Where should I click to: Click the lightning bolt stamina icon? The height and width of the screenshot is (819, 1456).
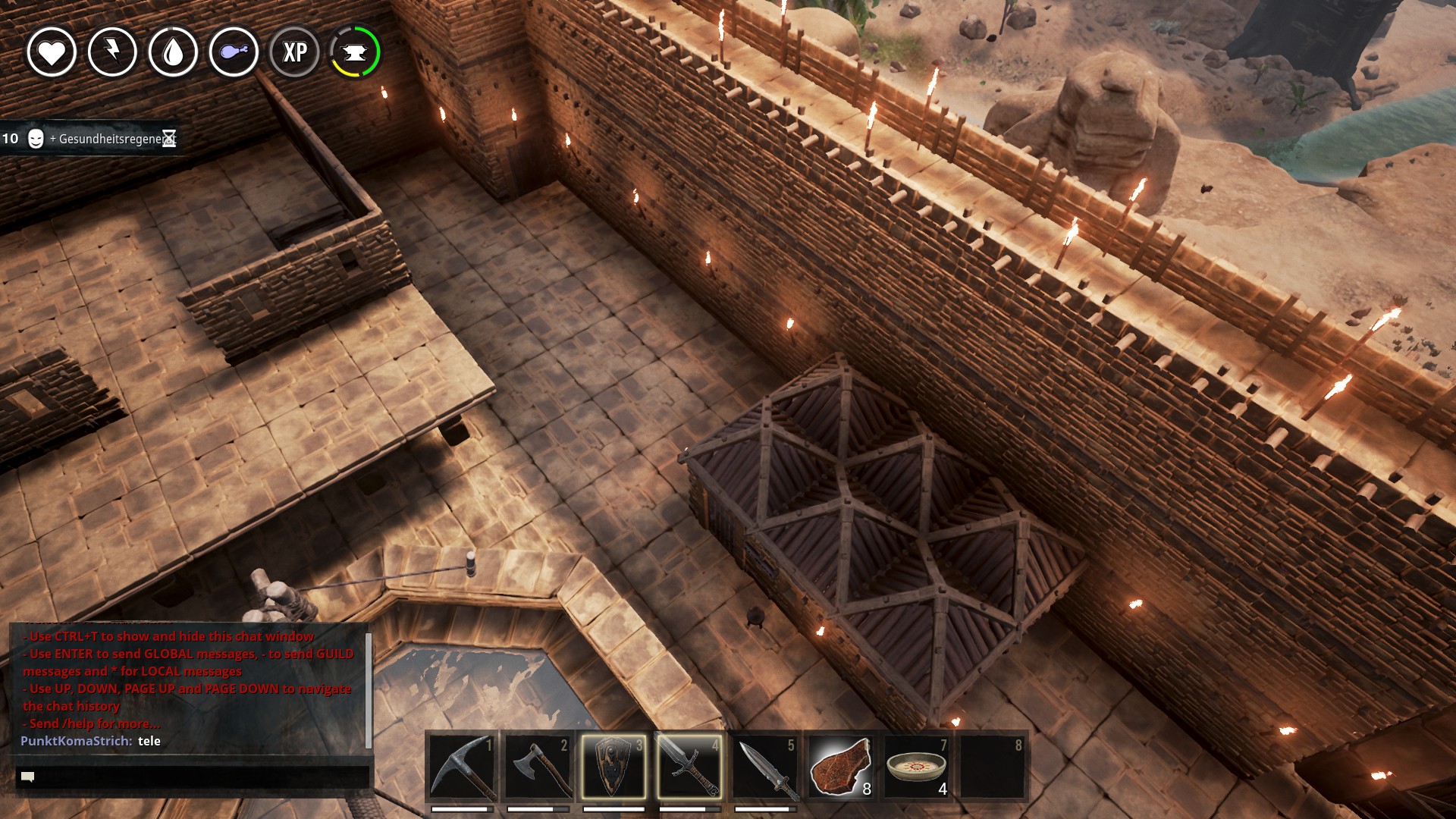[112, 52]
